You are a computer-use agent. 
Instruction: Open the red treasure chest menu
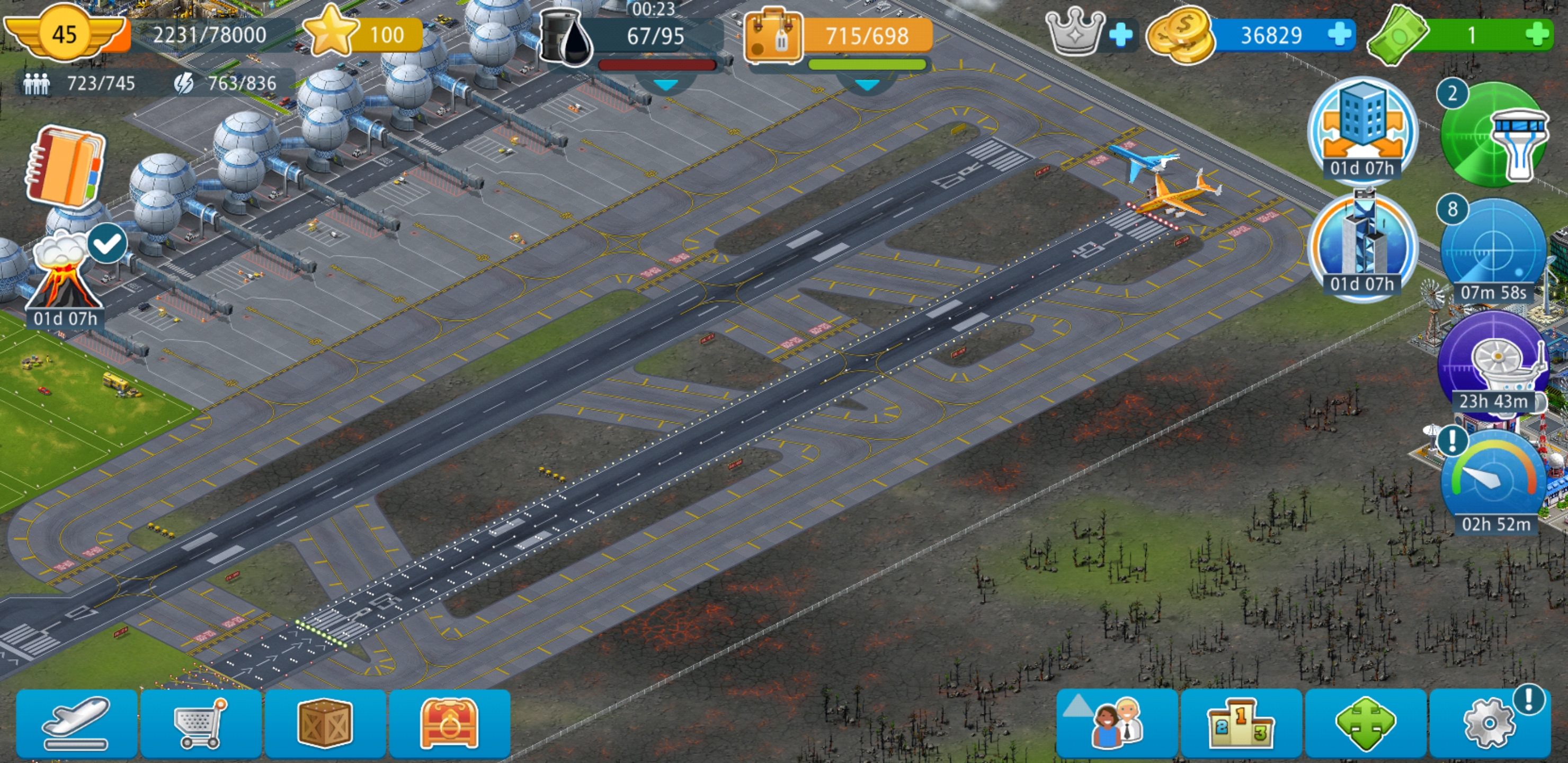click(x=449, y=723)
